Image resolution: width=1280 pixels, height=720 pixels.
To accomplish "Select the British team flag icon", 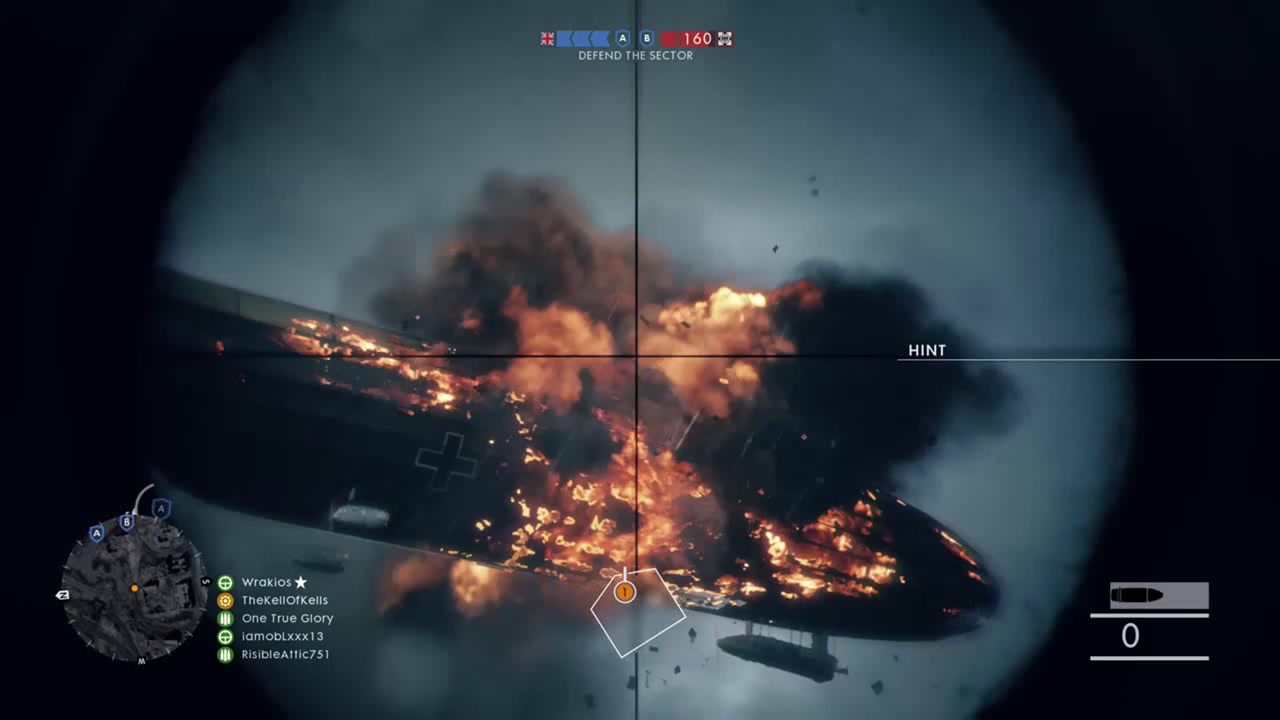I will coord(547,39).
